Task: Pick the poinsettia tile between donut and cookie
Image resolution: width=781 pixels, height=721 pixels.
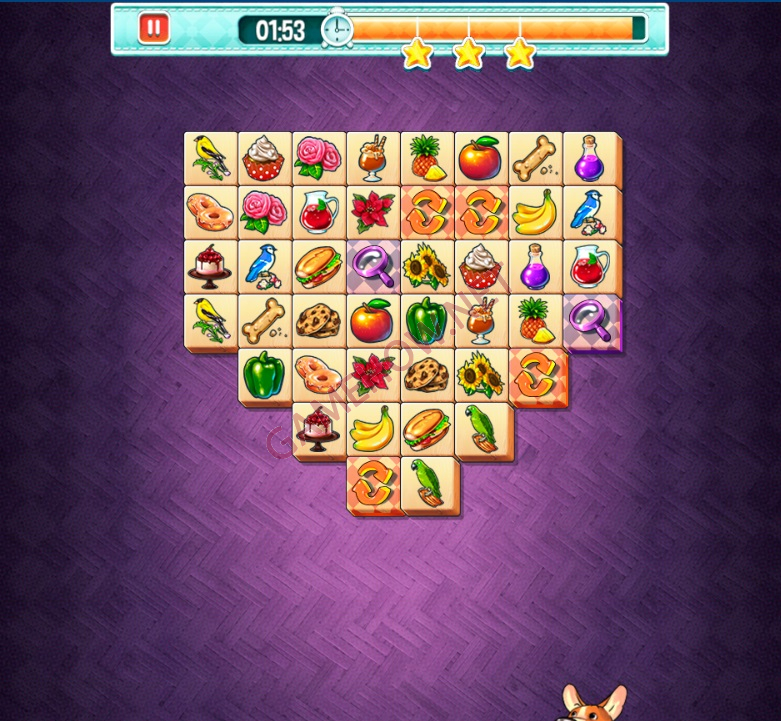Action: [373, 374]
